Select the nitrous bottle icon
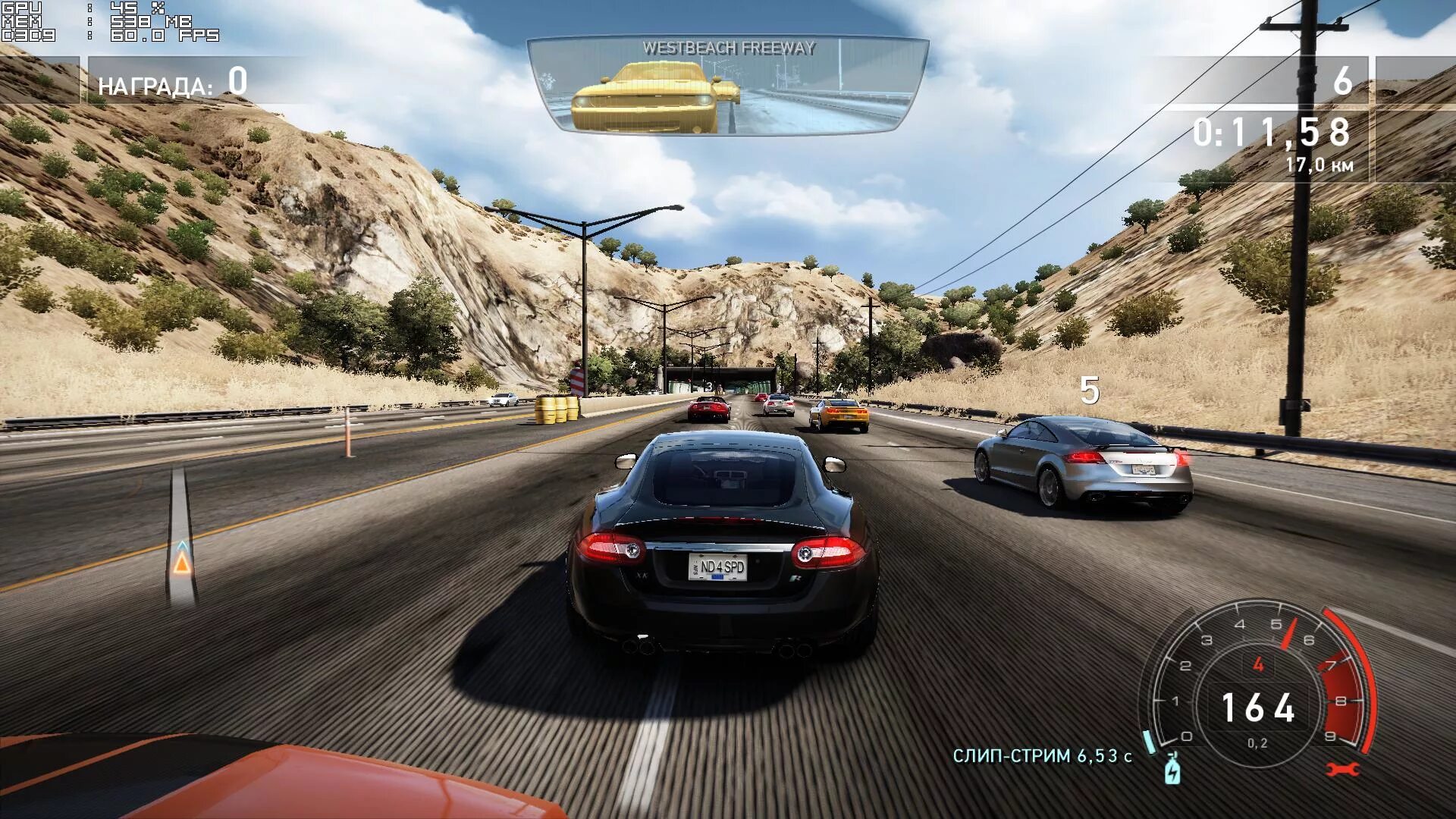Viewport: 1456px width, 819px height. (x=1172, y=769)
